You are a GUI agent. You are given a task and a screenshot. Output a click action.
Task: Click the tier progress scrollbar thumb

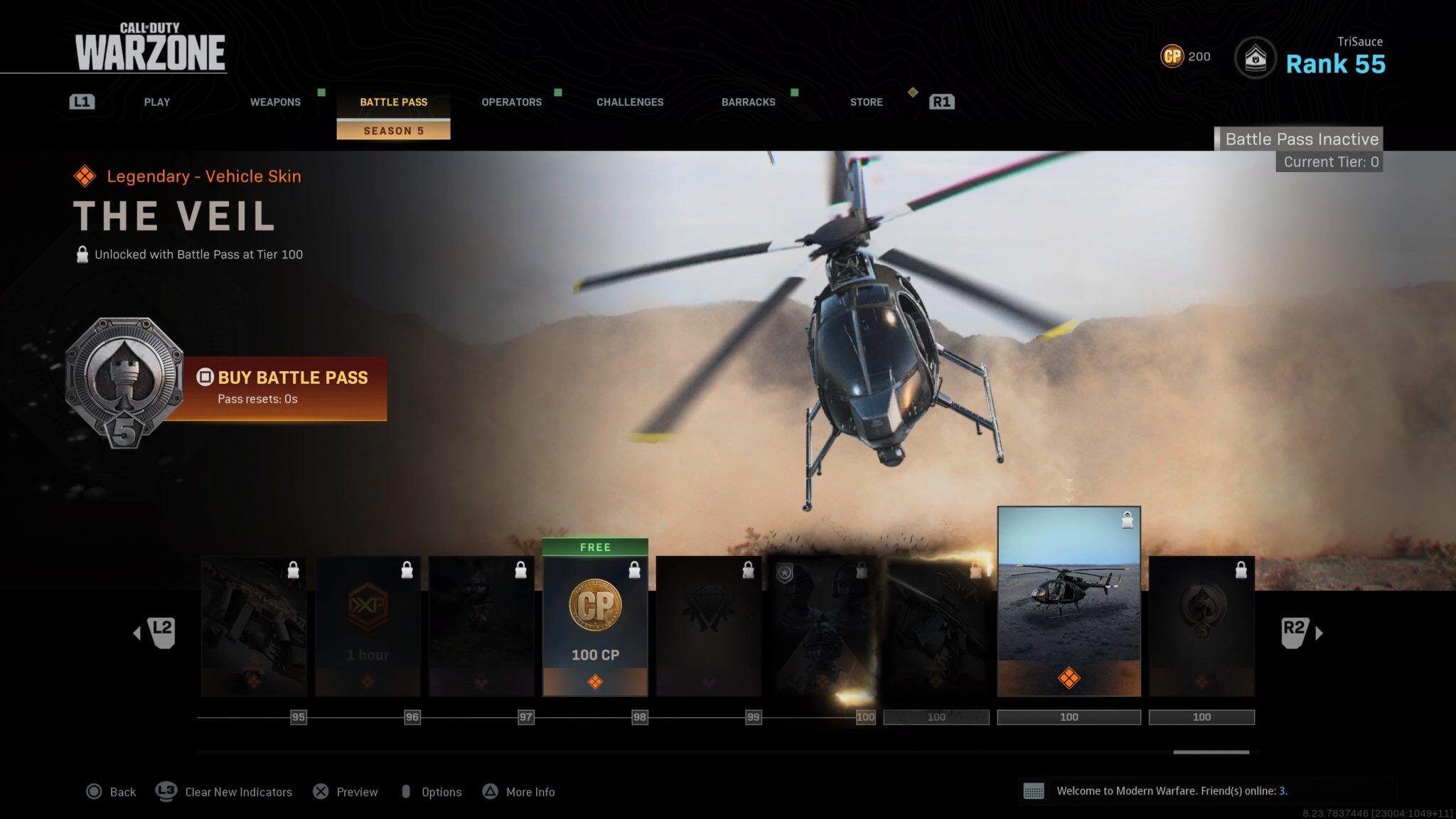pyautogui.click(x=1211, y=751)
